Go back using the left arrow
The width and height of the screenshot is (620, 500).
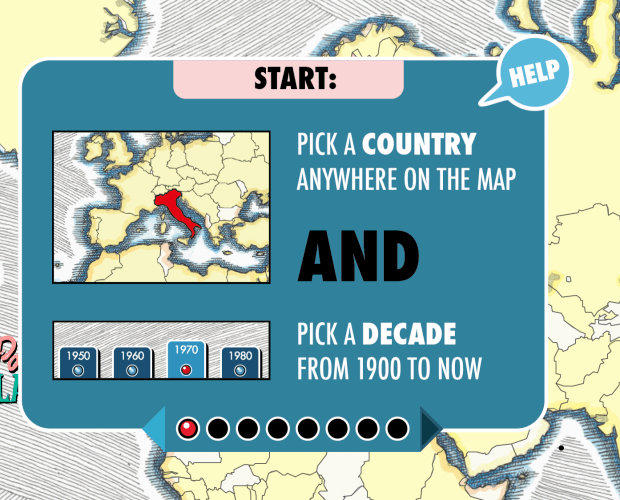[x=155, y=429]
